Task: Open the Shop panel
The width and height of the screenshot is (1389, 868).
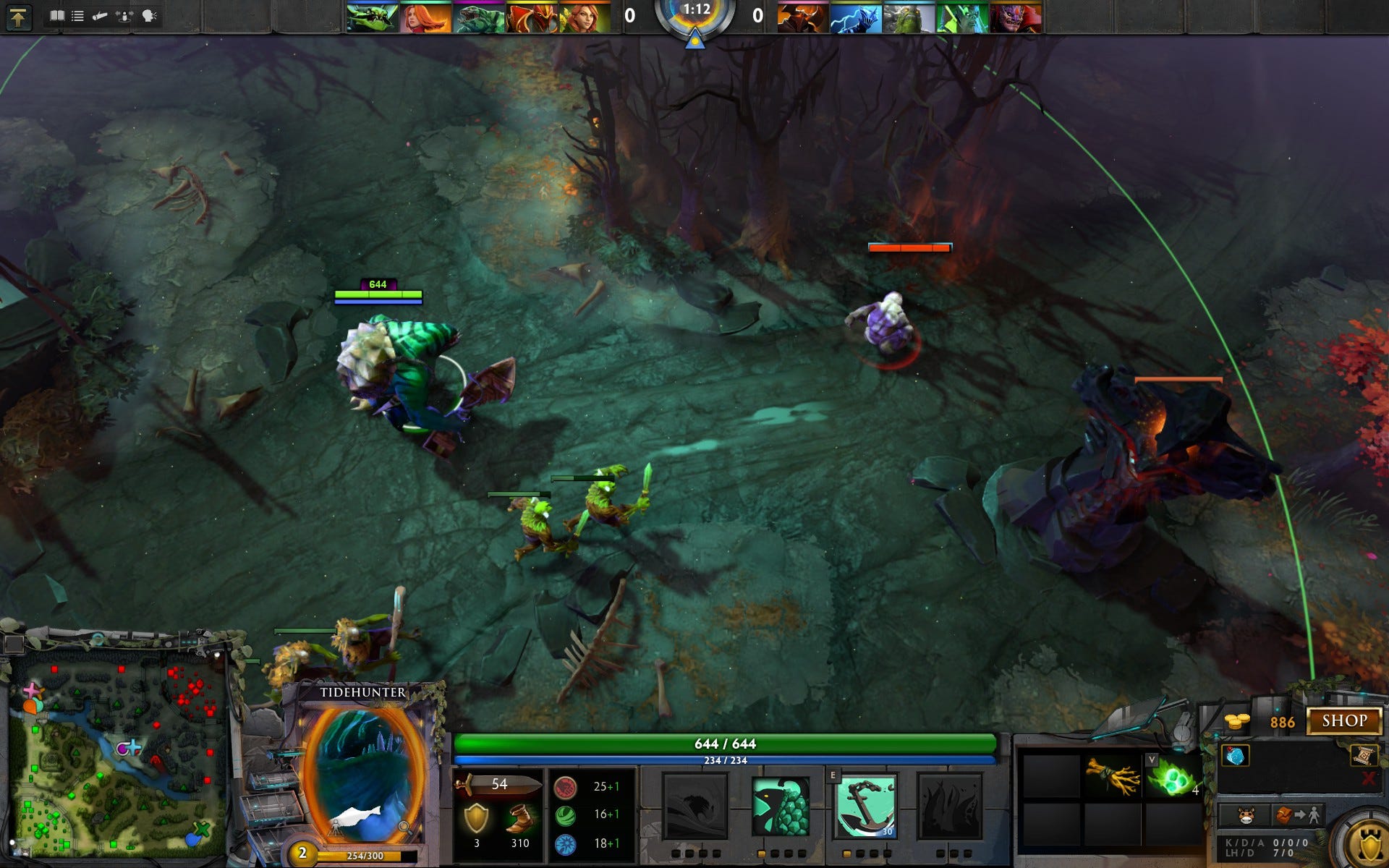Action: (1344, 720)
